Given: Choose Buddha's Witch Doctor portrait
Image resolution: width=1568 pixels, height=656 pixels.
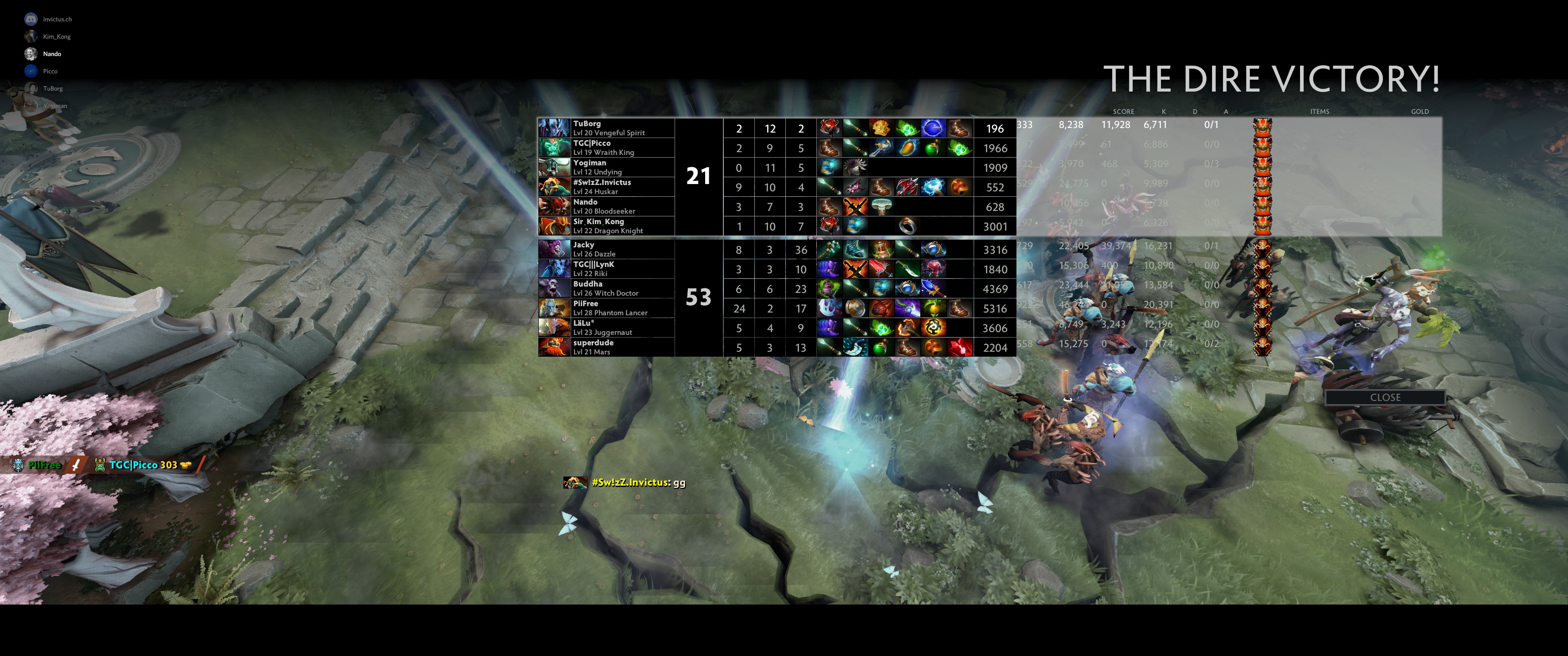Looking at the screenshot, I should pos(554,288).
